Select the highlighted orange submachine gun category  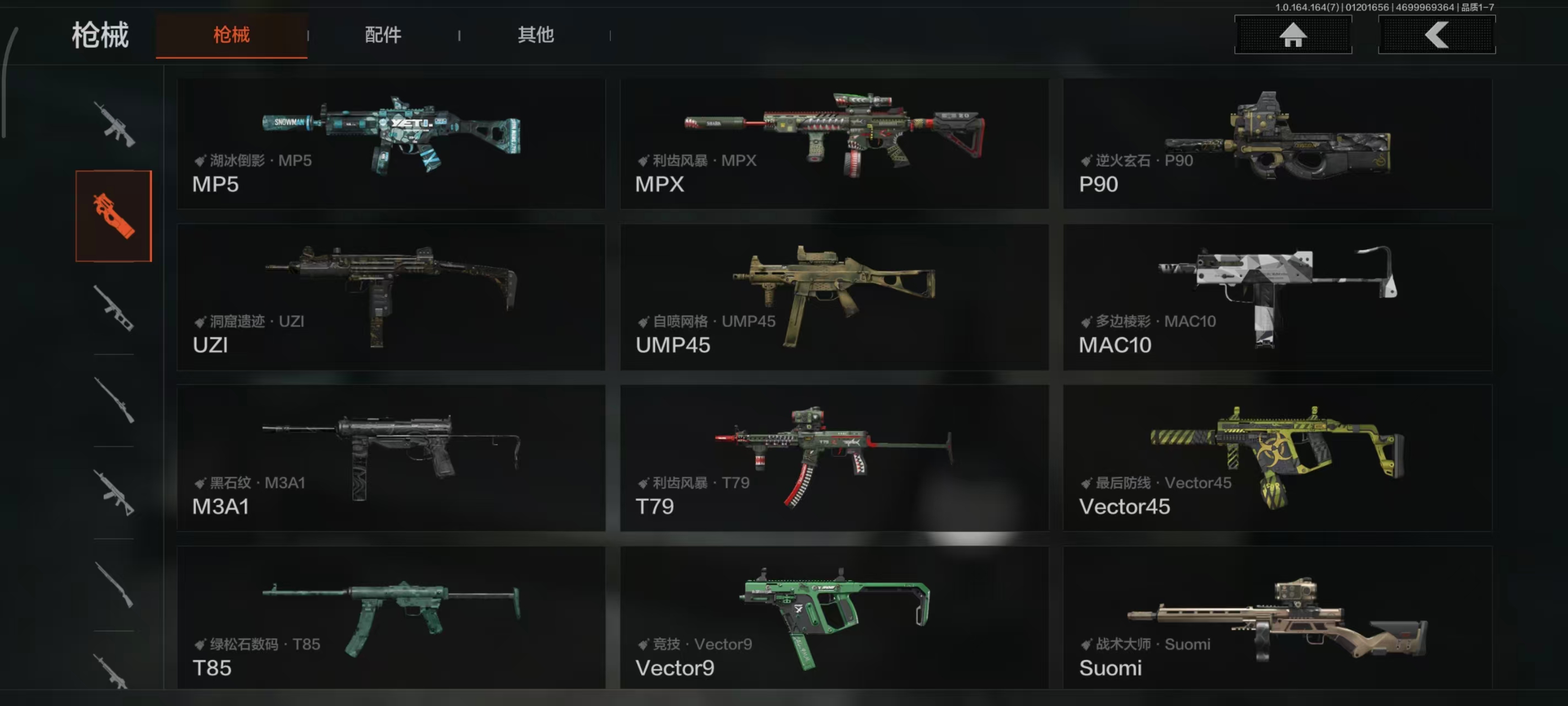[114, 216]
